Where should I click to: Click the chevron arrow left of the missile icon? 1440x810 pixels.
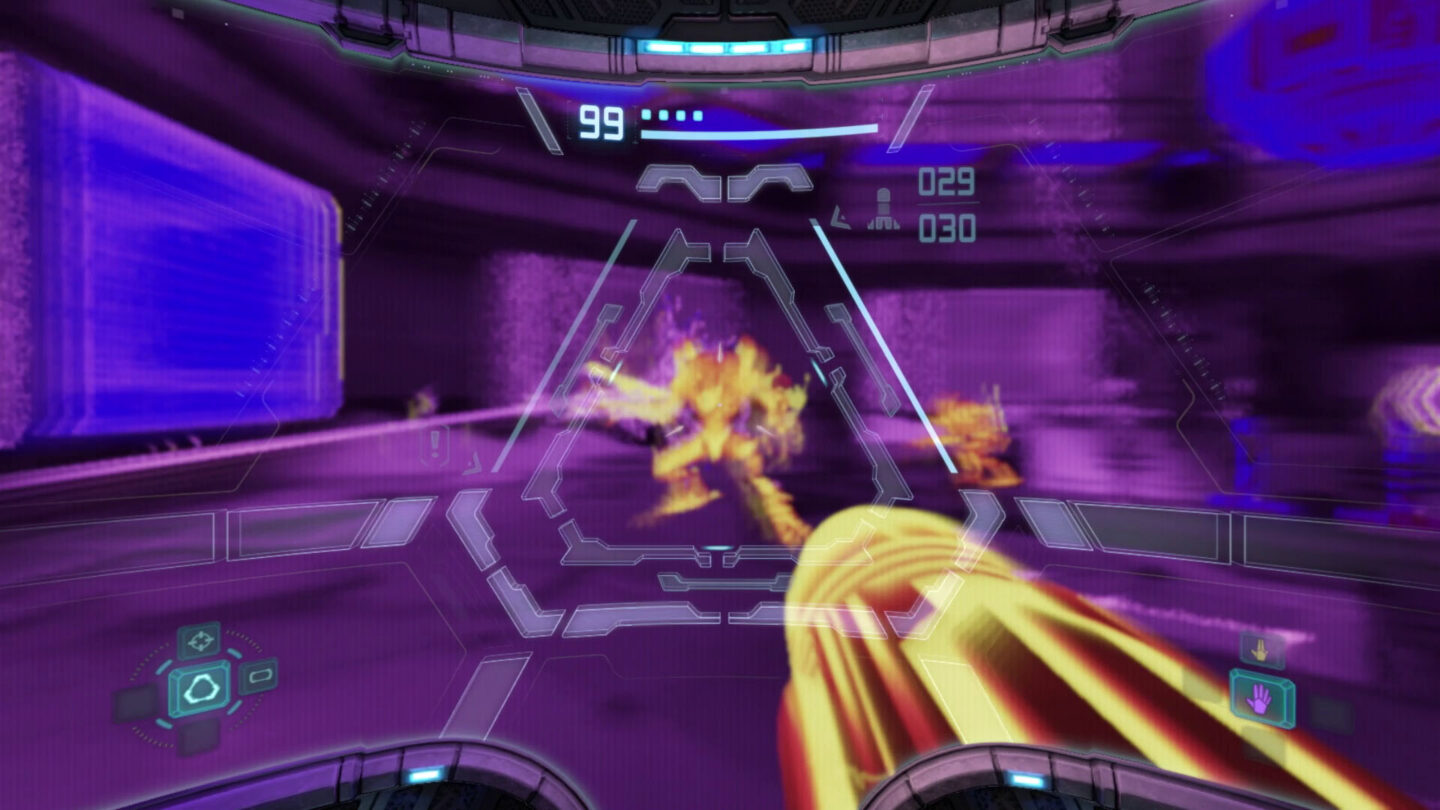840,219
